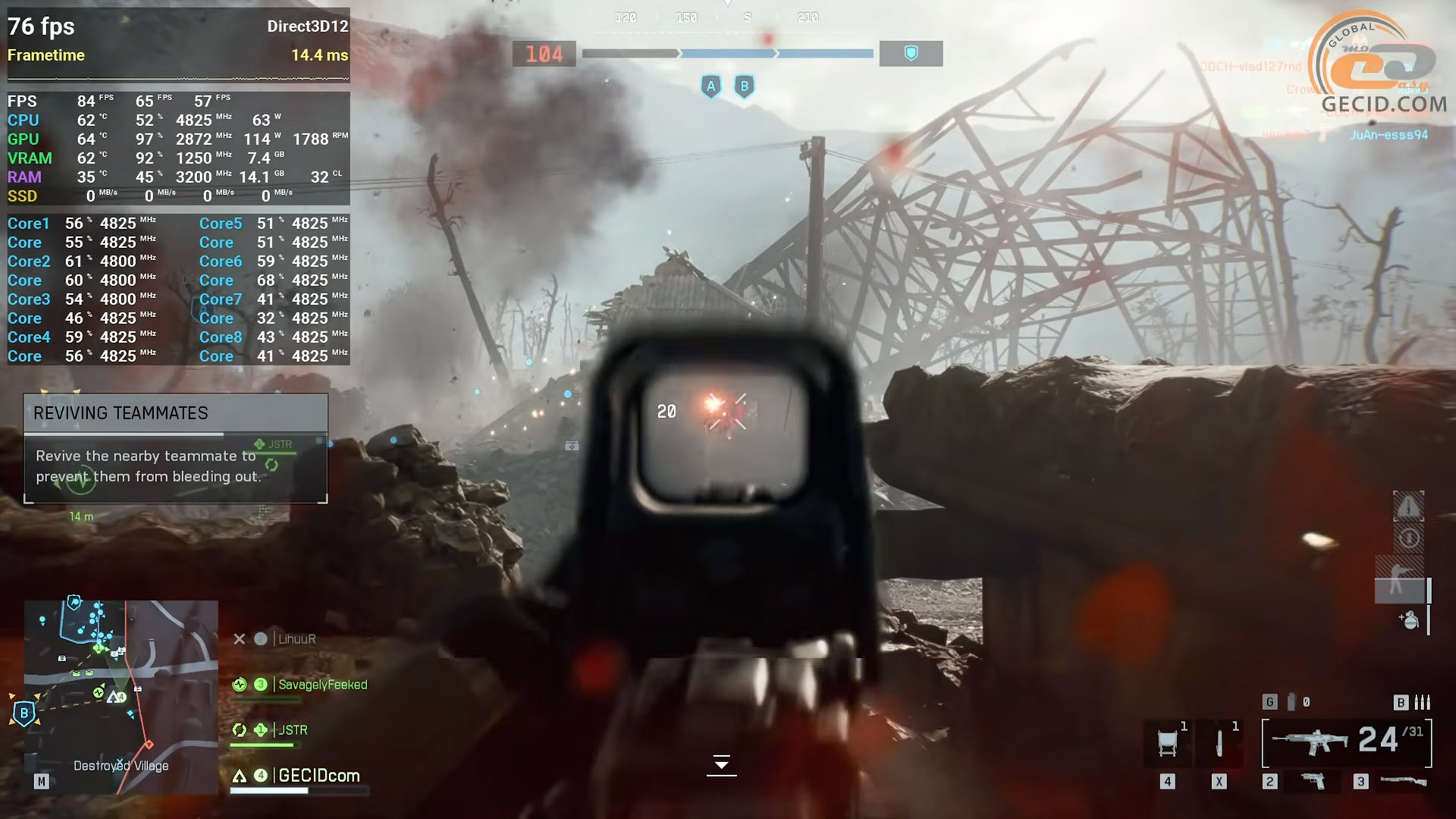This screenshot has height=819, width=1456.
Task: Select squadmate SavagelyFeeked in the squad list
Action: pos(322,685)
